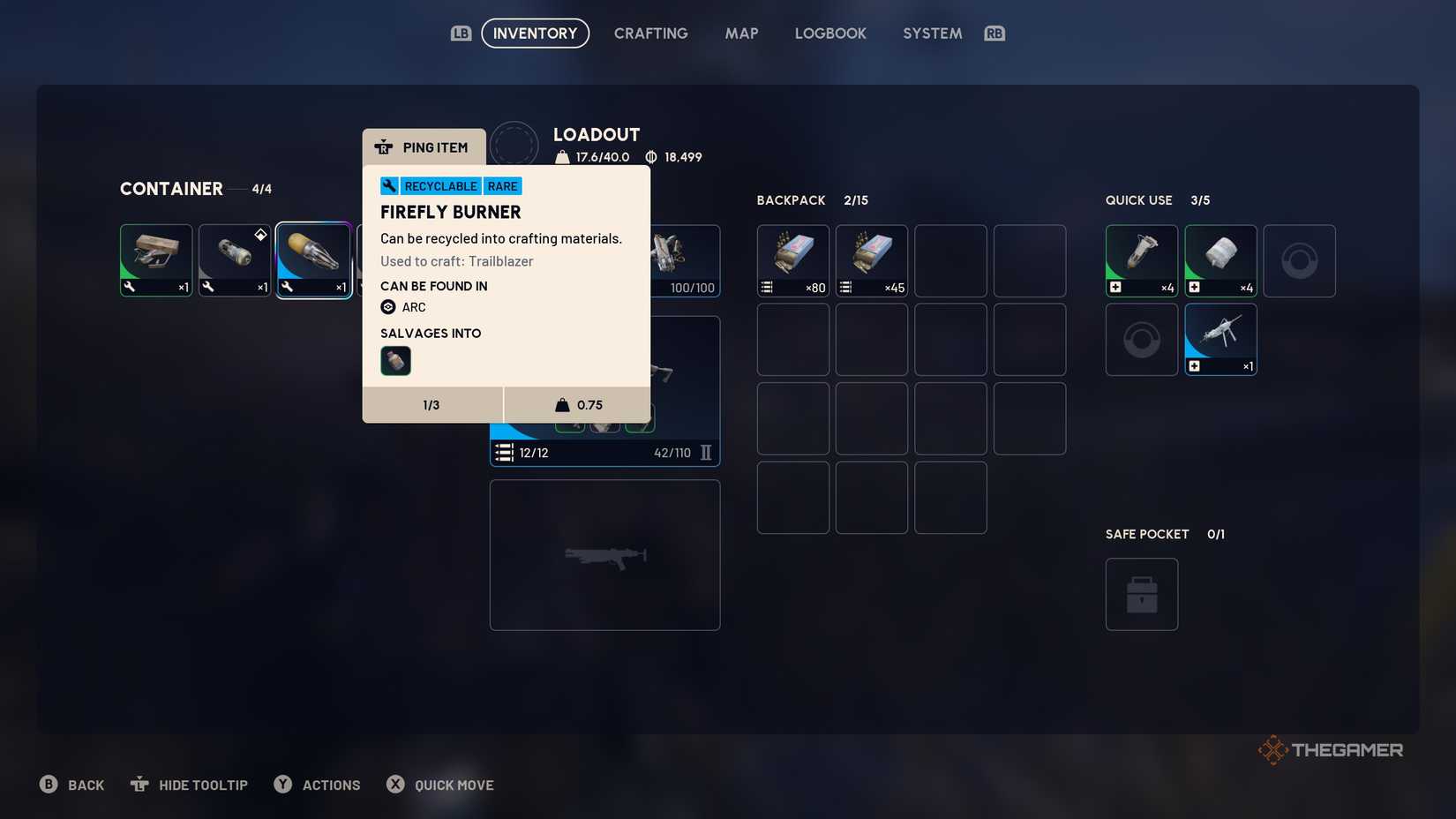Select the ×4 injector in the Quick Use slots
The width and height of the screenshot is (1456, 819).
coord(1141,259)
